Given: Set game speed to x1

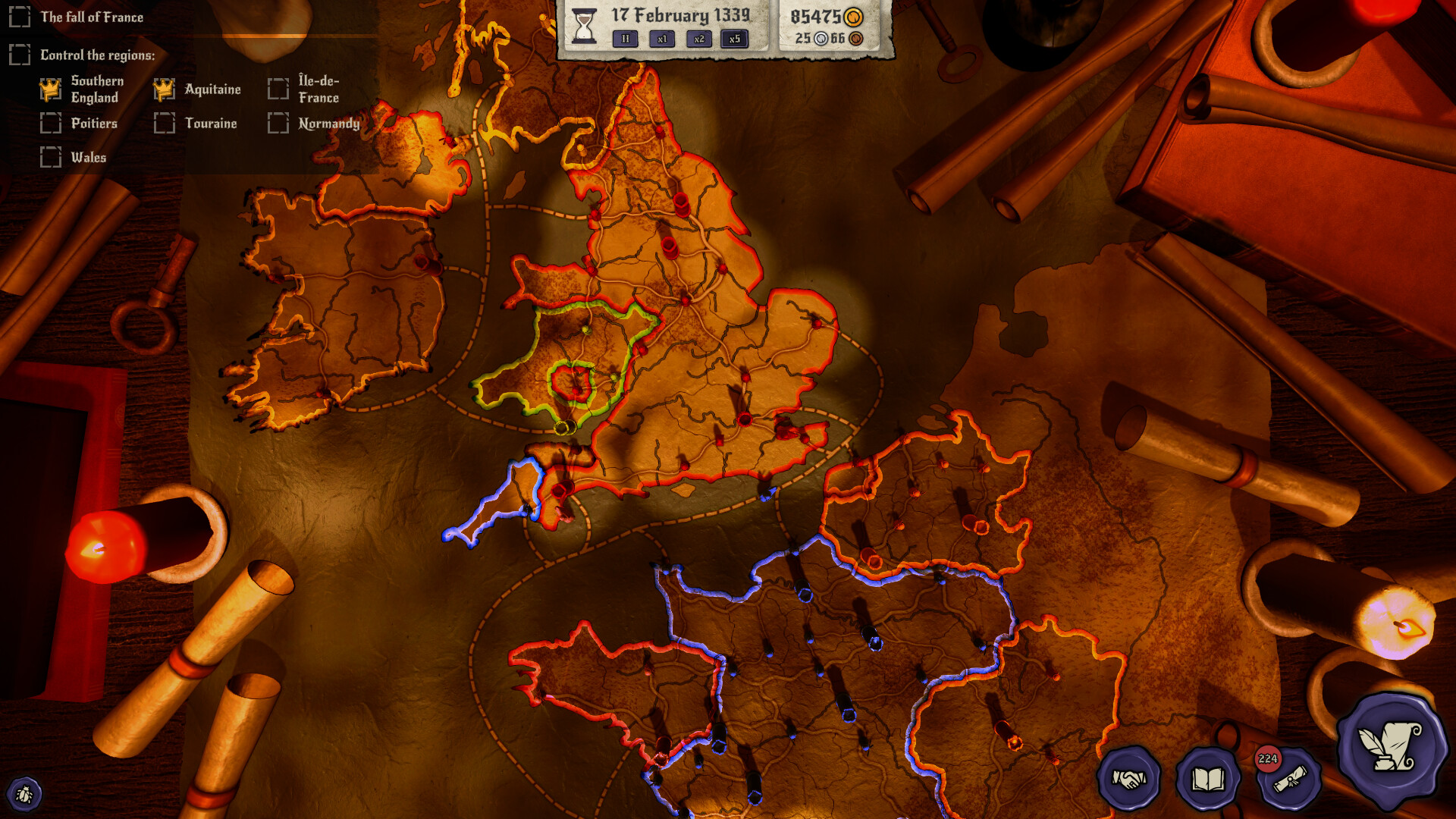Looking at the screenshot, I should [x=662, y=39].
